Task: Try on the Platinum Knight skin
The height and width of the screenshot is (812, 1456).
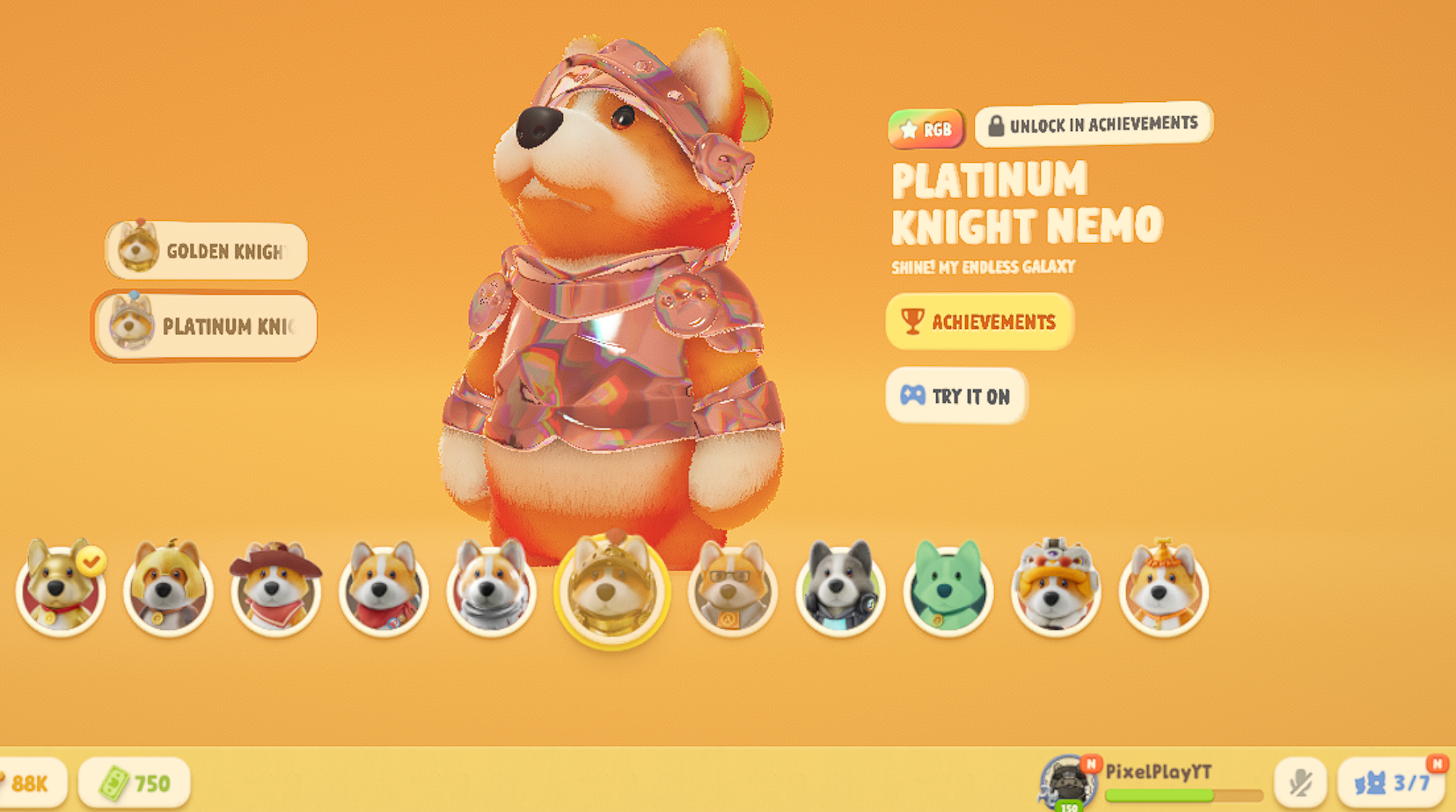Action: [x=955, y=396]
